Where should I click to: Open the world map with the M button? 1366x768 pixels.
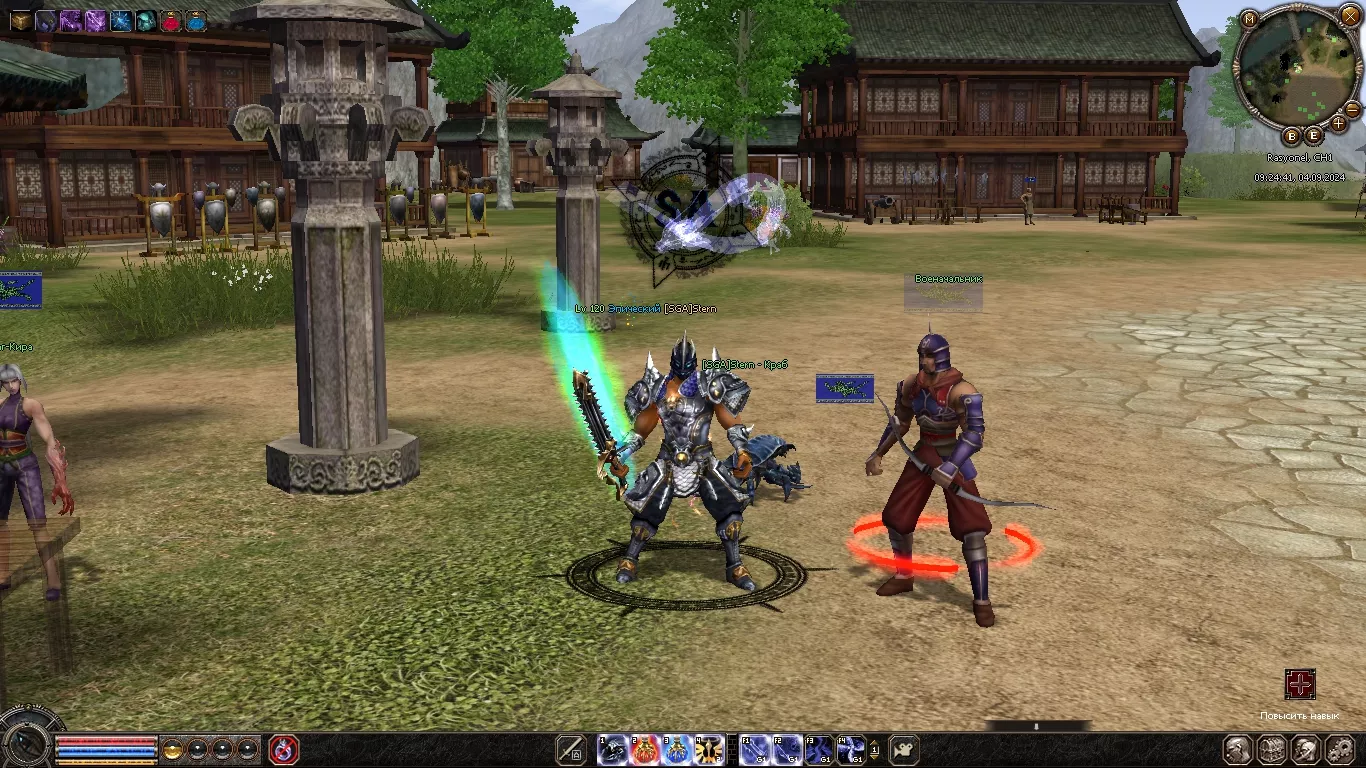(1249, 19)
